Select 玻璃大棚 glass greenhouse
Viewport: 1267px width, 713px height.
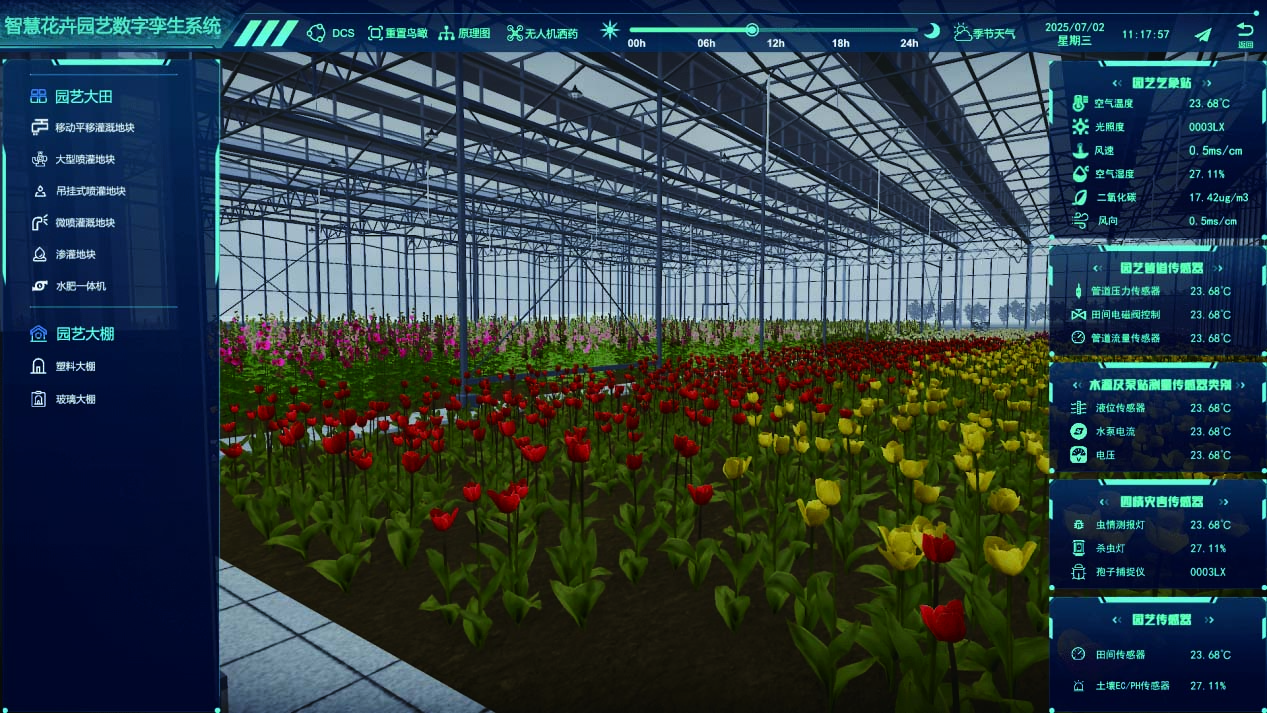75,400
